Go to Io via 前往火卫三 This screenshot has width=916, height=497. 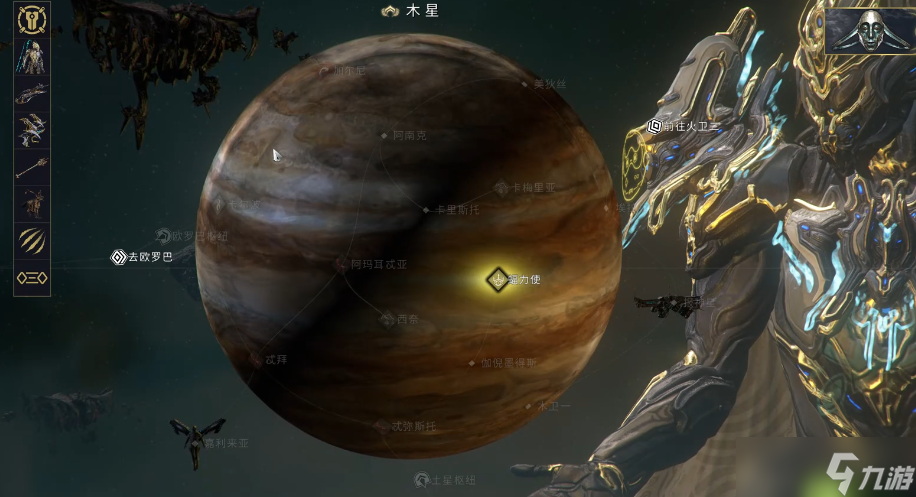click(684, 126)
